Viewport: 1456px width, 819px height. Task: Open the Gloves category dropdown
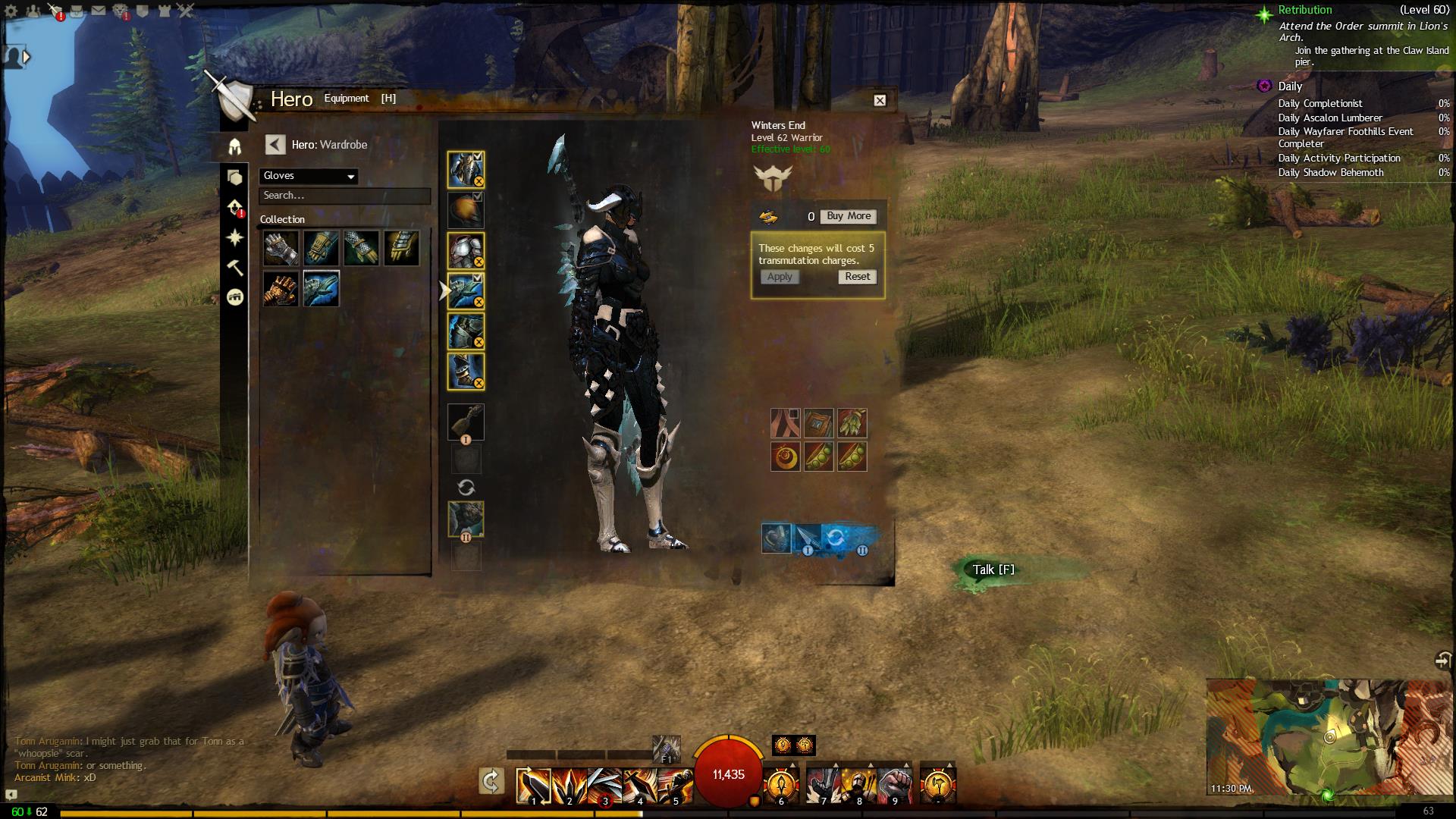click(x=309, y=176)
